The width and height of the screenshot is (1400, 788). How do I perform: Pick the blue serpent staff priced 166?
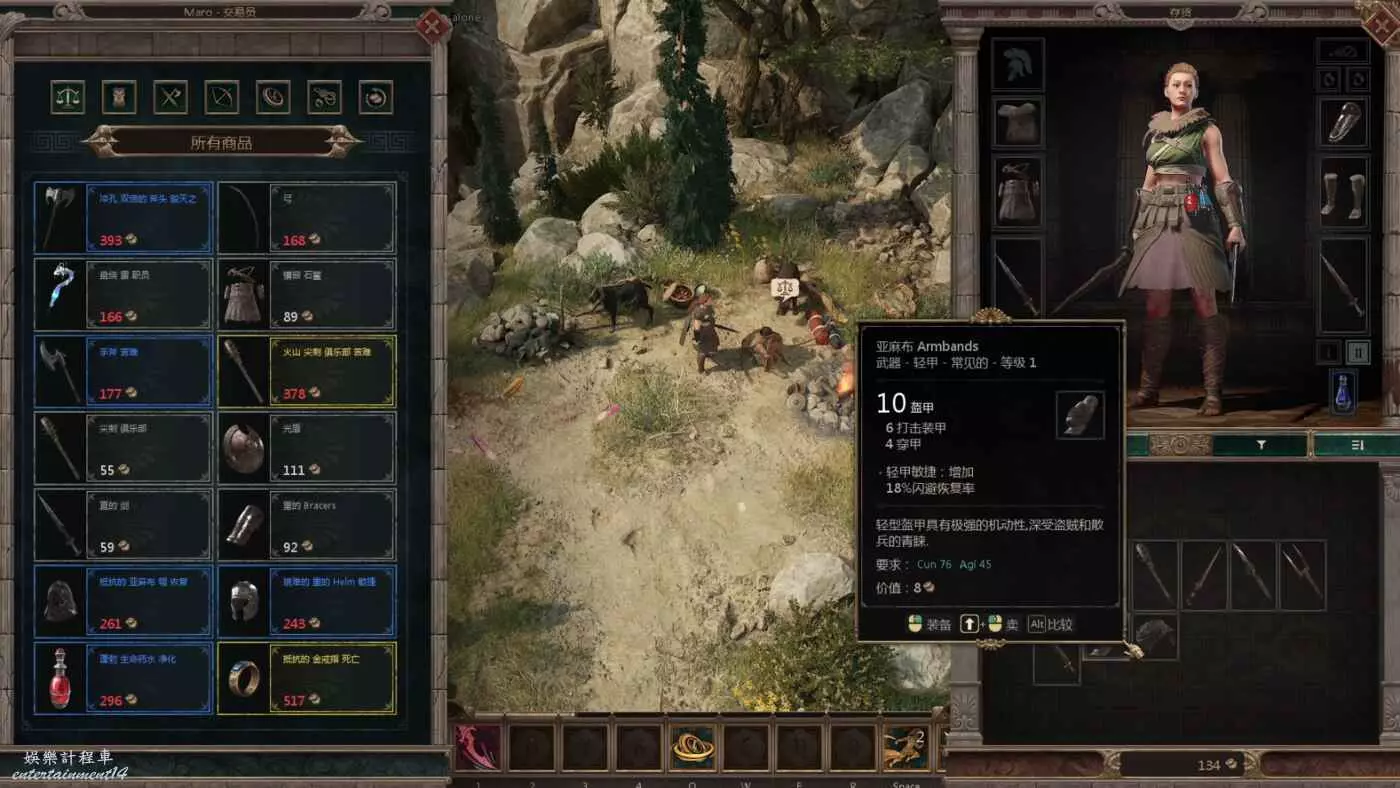pyautogui.click(x=123, y=294)
